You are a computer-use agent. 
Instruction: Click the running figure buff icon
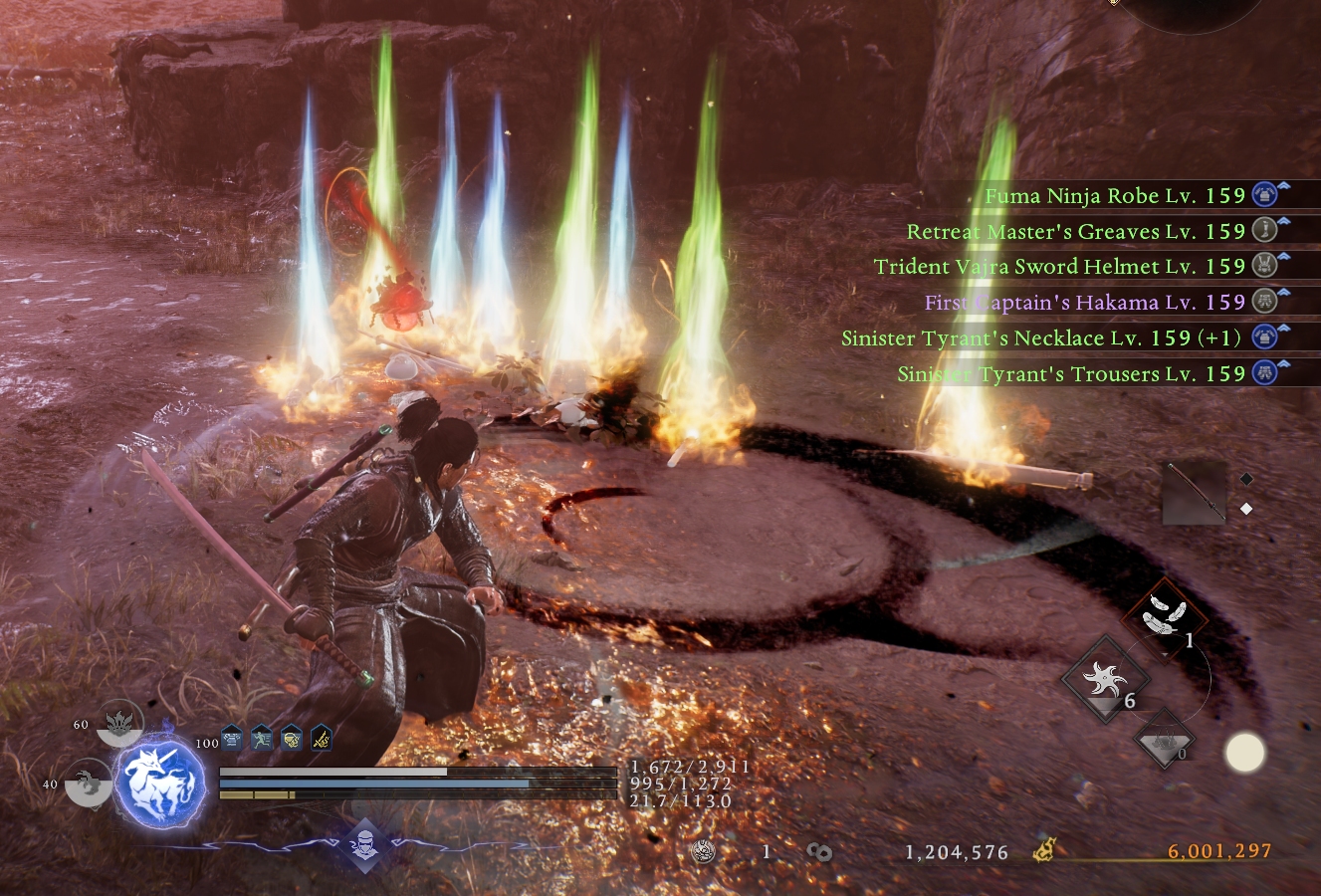pyautogui.click(x=262, y=738)
